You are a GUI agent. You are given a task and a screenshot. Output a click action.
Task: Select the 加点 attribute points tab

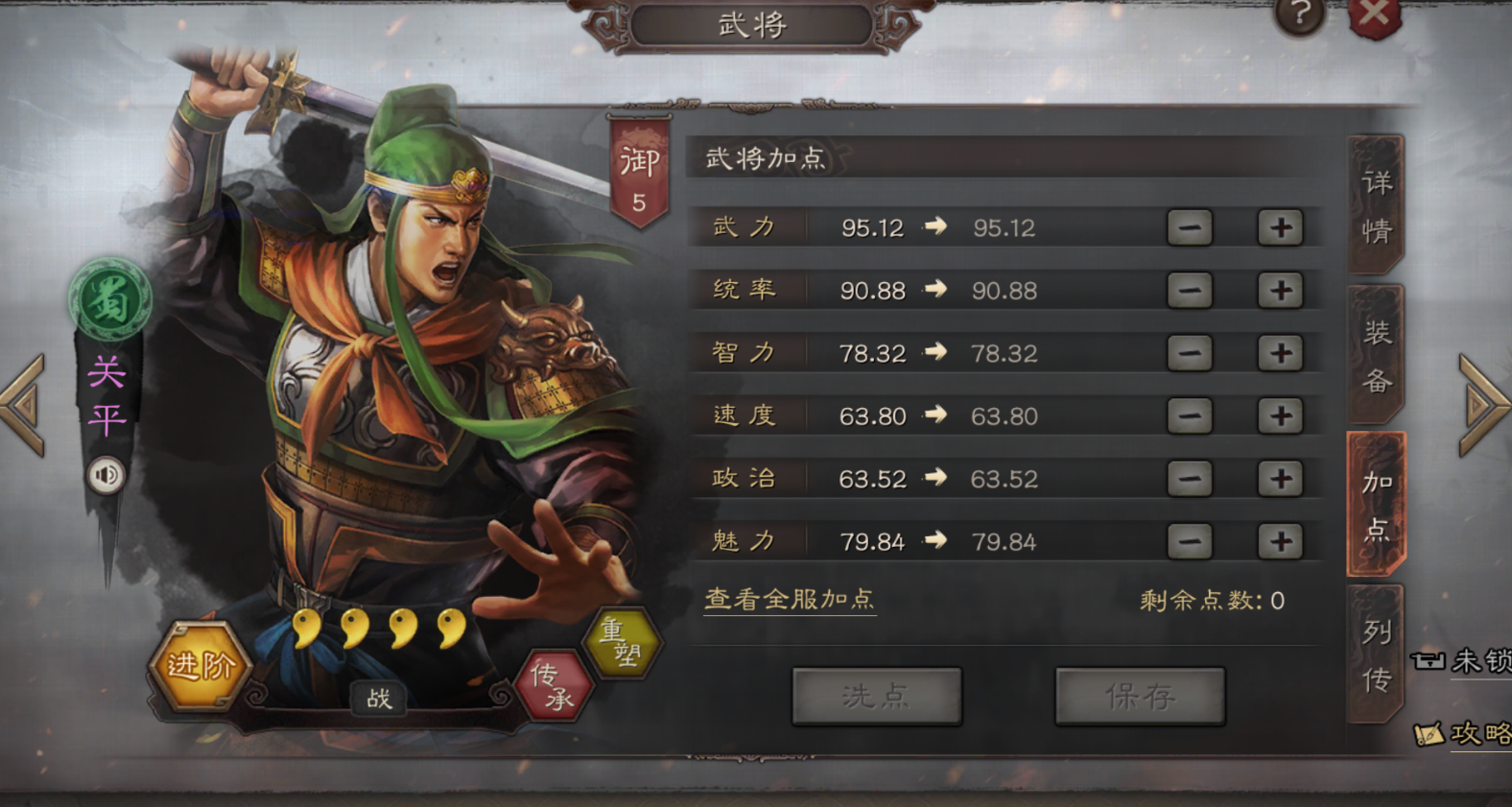pos(1377,504)
